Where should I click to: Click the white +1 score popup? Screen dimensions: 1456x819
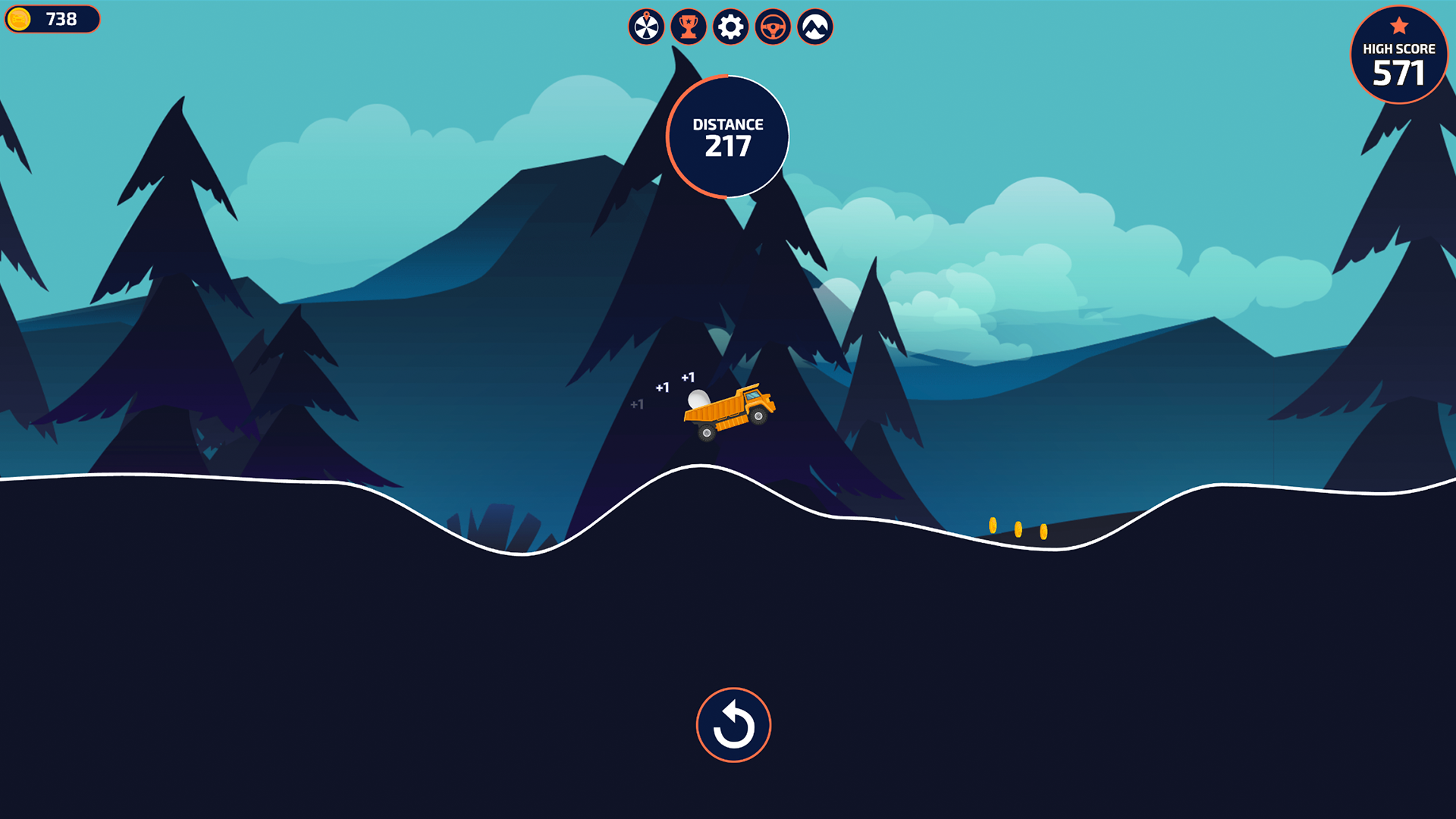(x=689, y=375)
